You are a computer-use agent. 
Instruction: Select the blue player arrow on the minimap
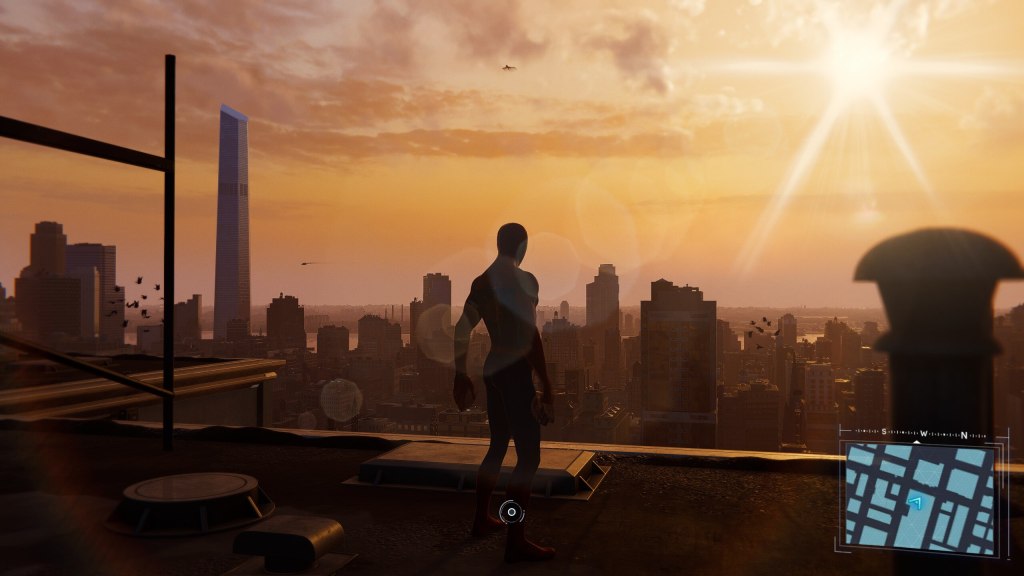coord(914,502)
